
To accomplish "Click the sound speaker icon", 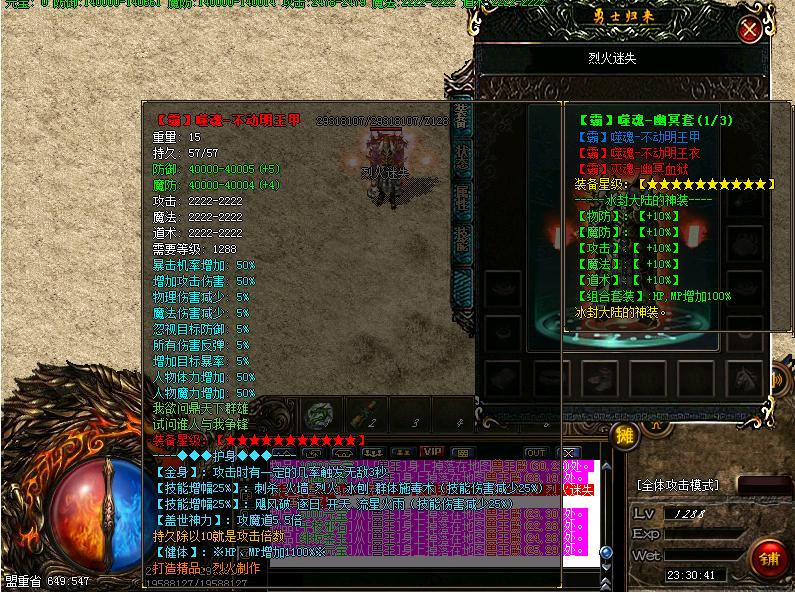I will point(778,379).
